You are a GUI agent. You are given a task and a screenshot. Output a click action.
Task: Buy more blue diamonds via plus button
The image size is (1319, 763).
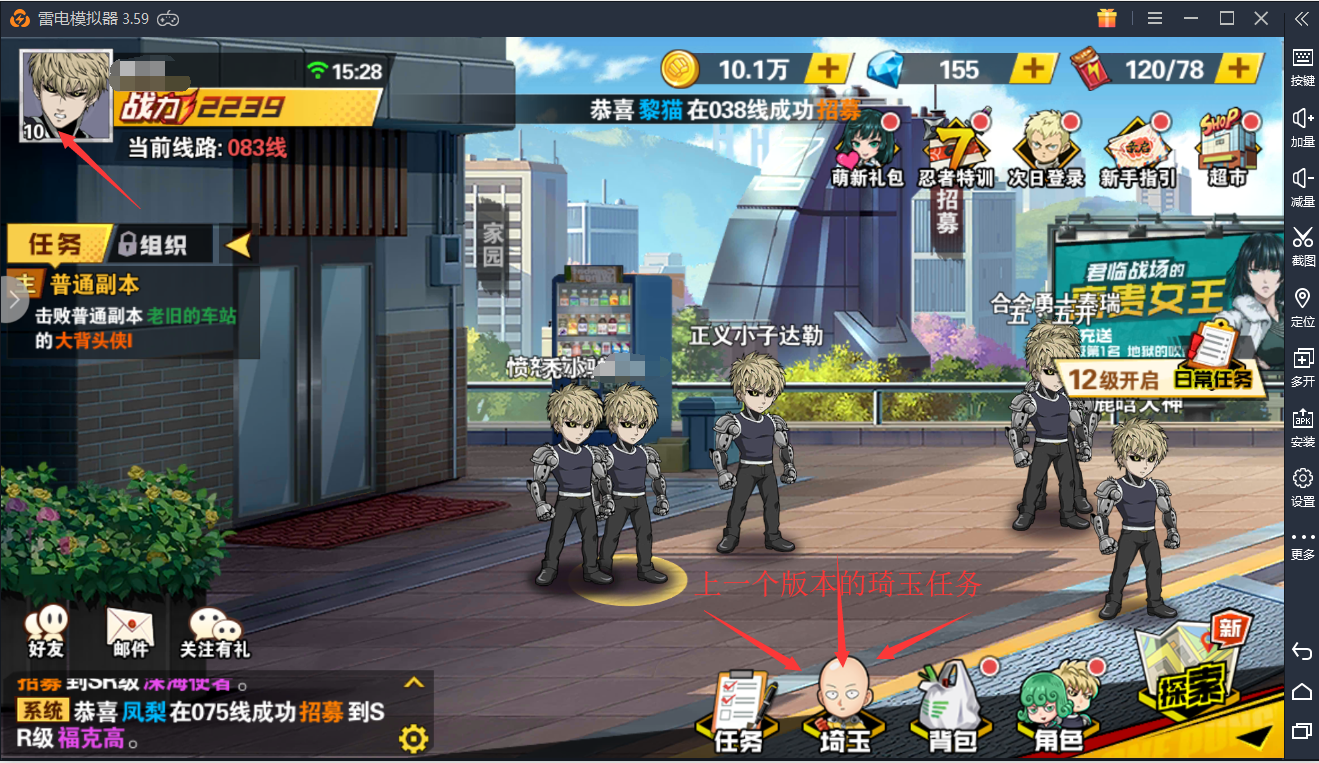[x=1035, y=68]
